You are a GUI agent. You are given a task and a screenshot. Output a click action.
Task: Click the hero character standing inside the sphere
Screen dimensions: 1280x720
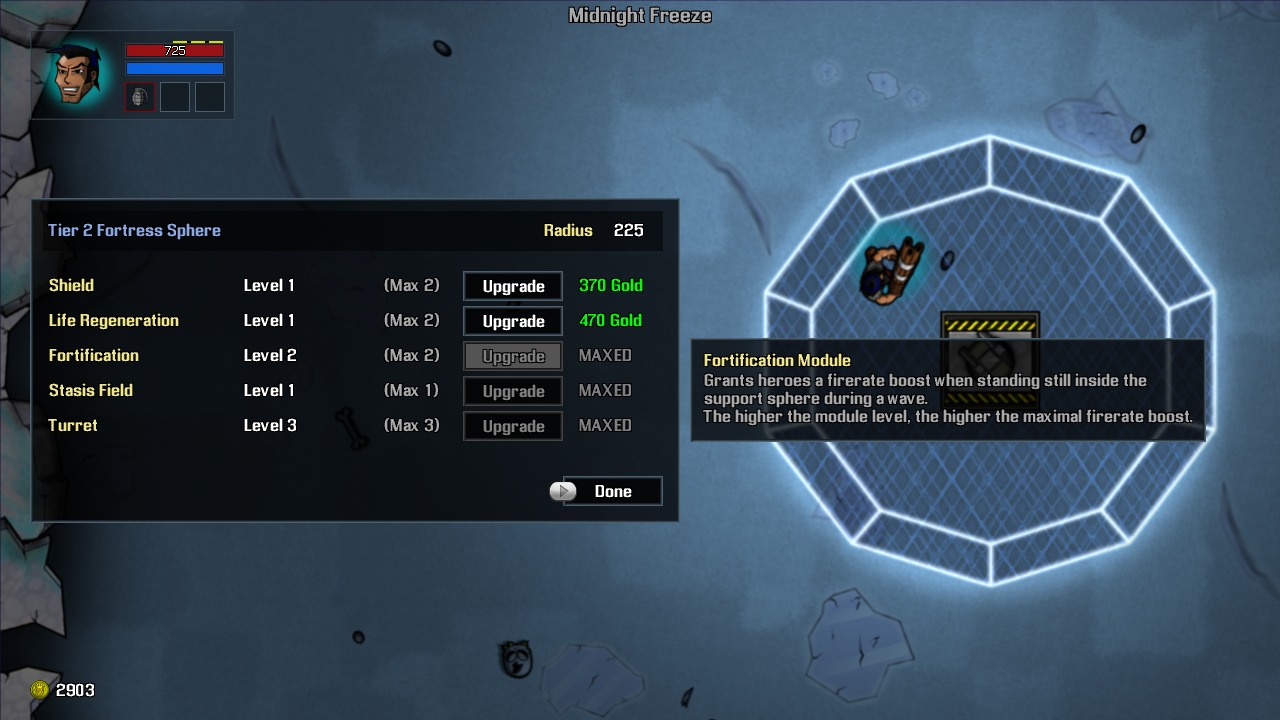pyautogui.click(x=890, y=270)
